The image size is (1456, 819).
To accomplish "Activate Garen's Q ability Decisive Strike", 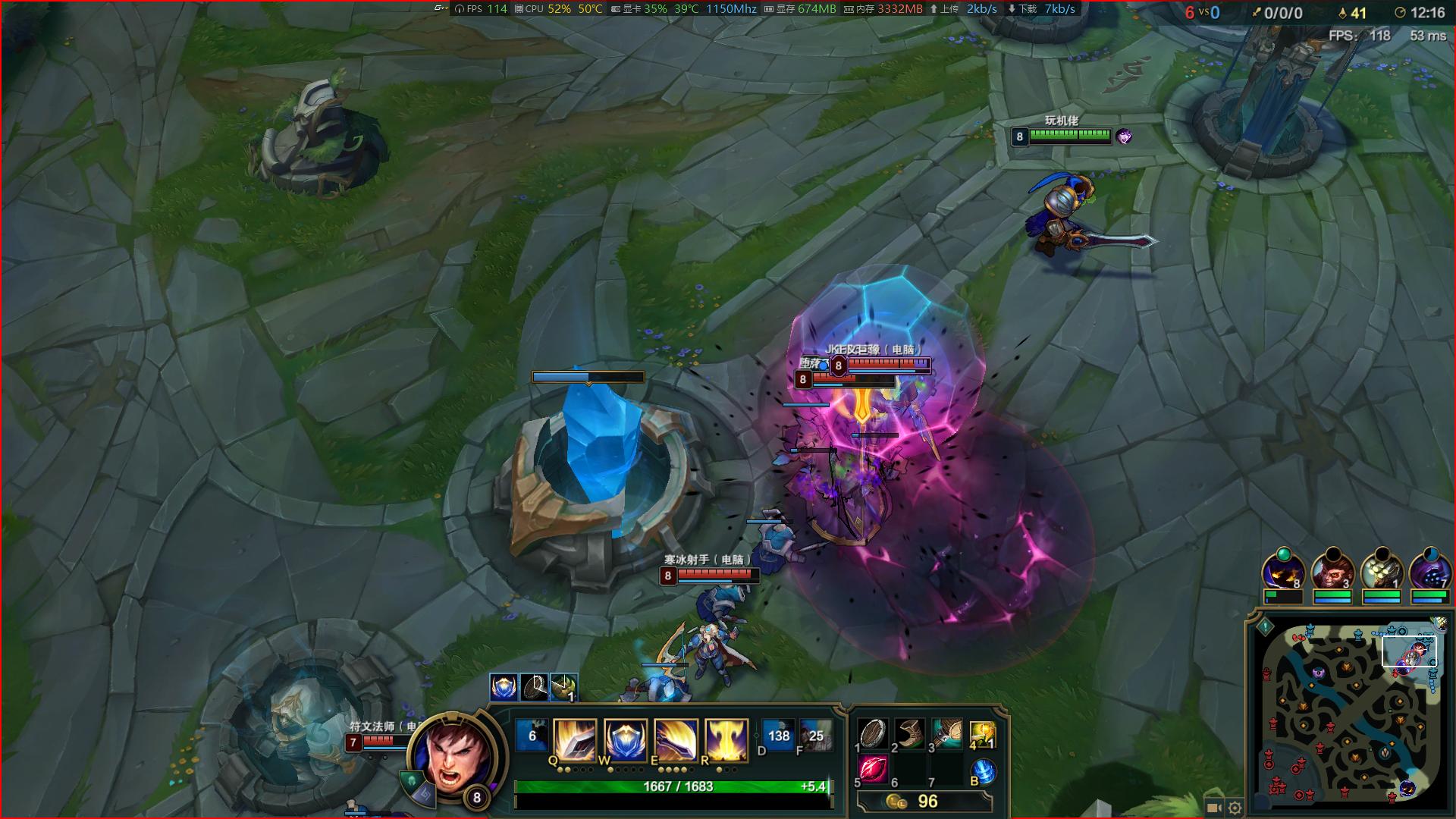I will 574,740.
